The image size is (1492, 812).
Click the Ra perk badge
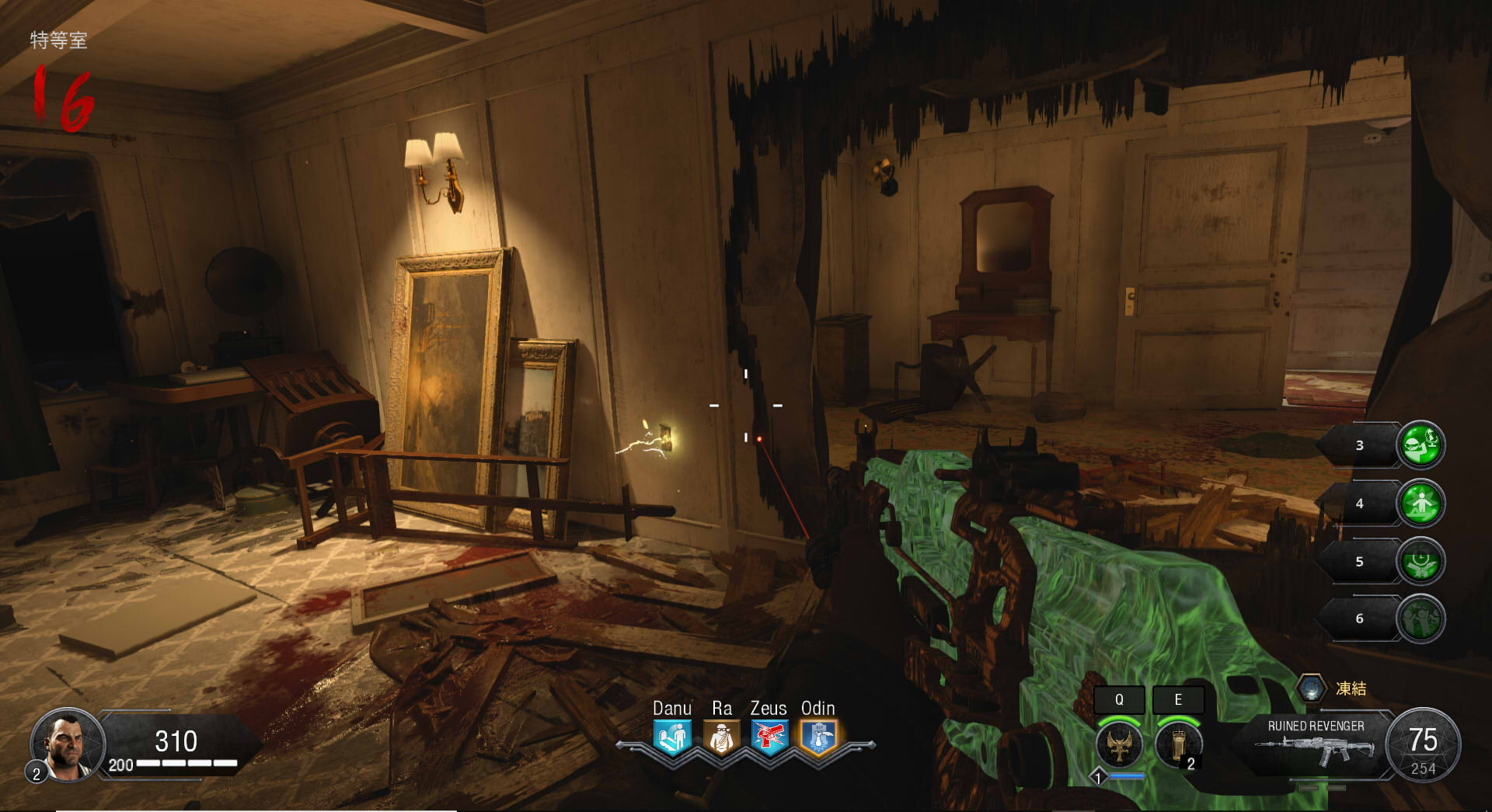721,737
